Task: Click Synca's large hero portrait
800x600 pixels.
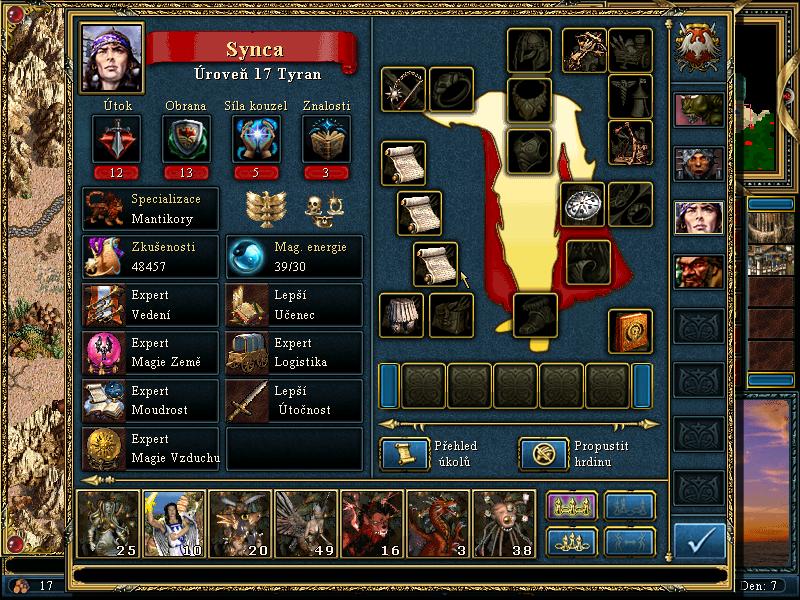Action: coord(111,58)
